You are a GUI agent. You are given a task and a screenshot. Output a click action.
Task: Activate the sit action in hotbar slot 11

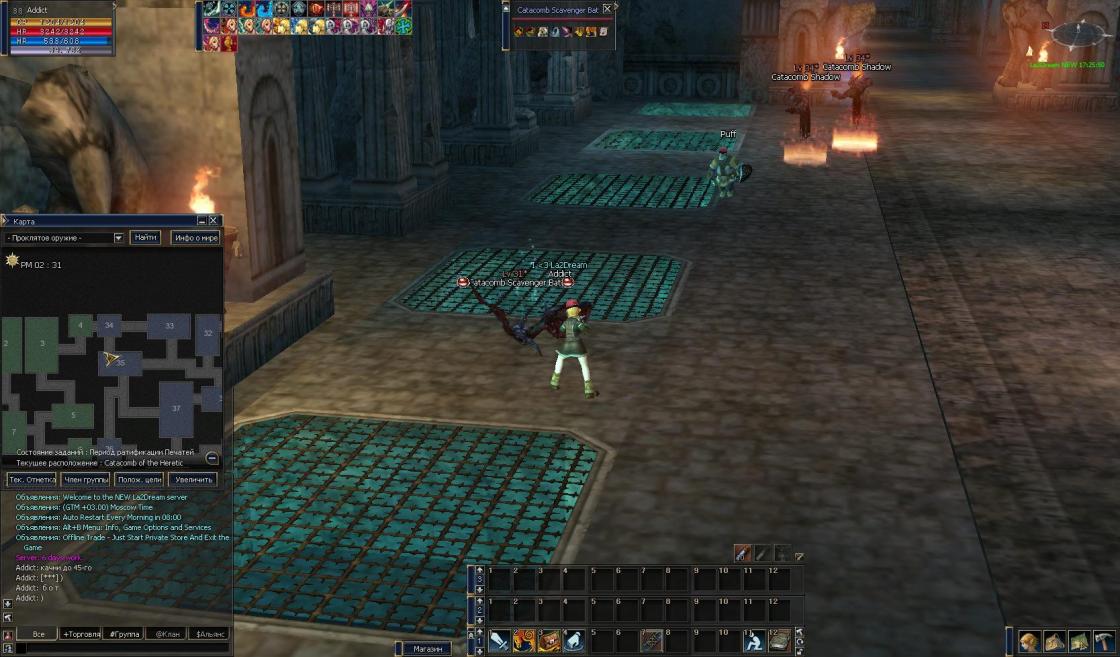coord(753,641)
